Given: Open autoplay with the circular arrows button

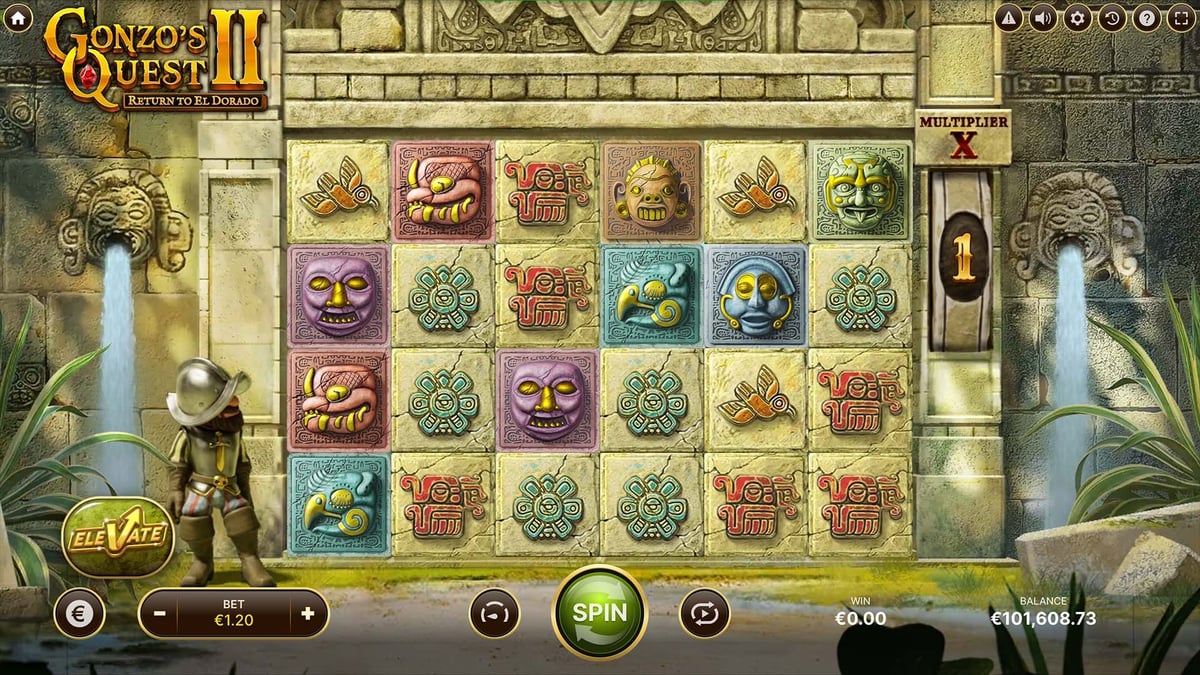Looking at the screenshot, I should 705,613.
